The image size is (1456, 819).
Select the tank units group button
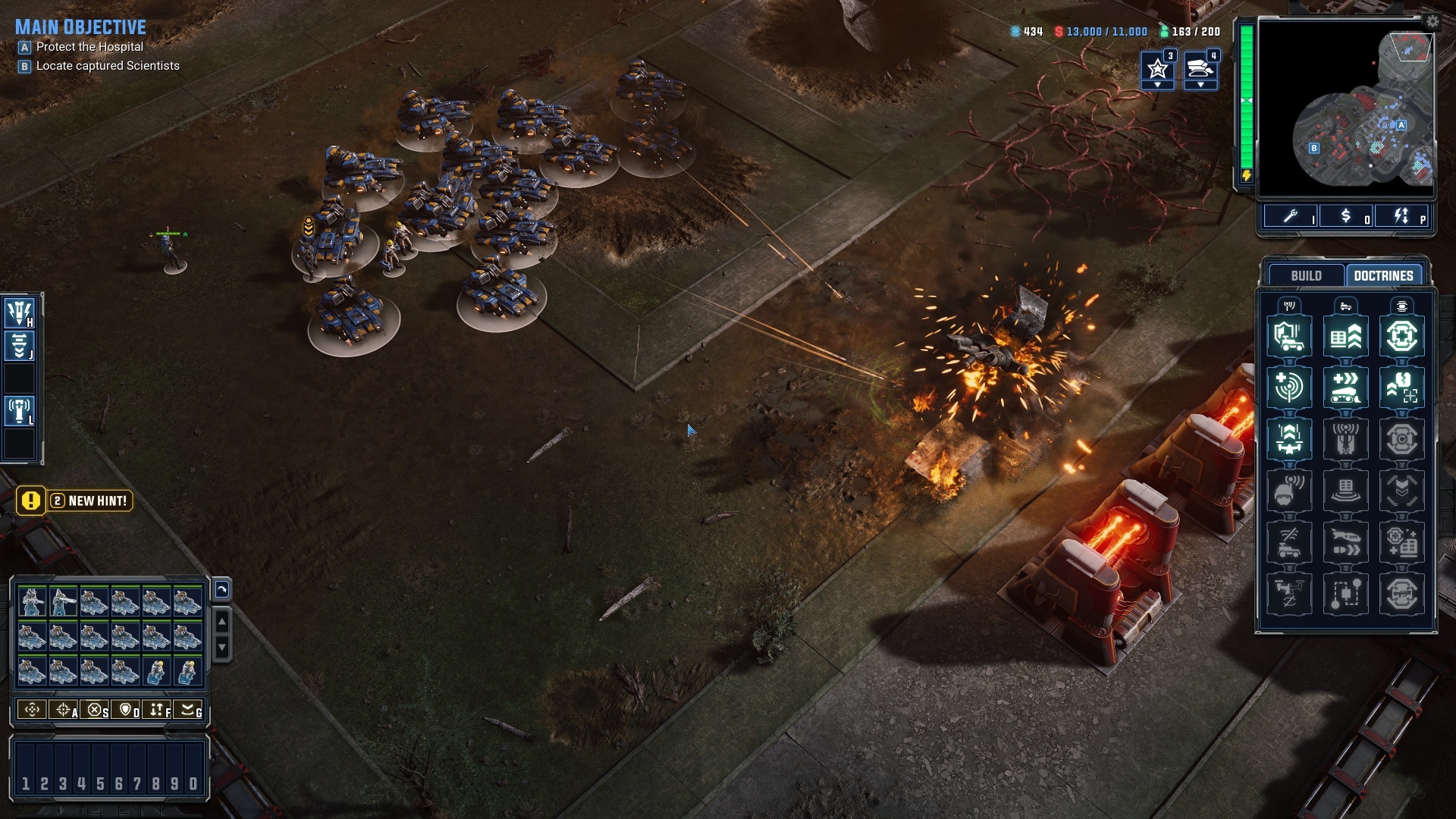(x=1200, y=69)
